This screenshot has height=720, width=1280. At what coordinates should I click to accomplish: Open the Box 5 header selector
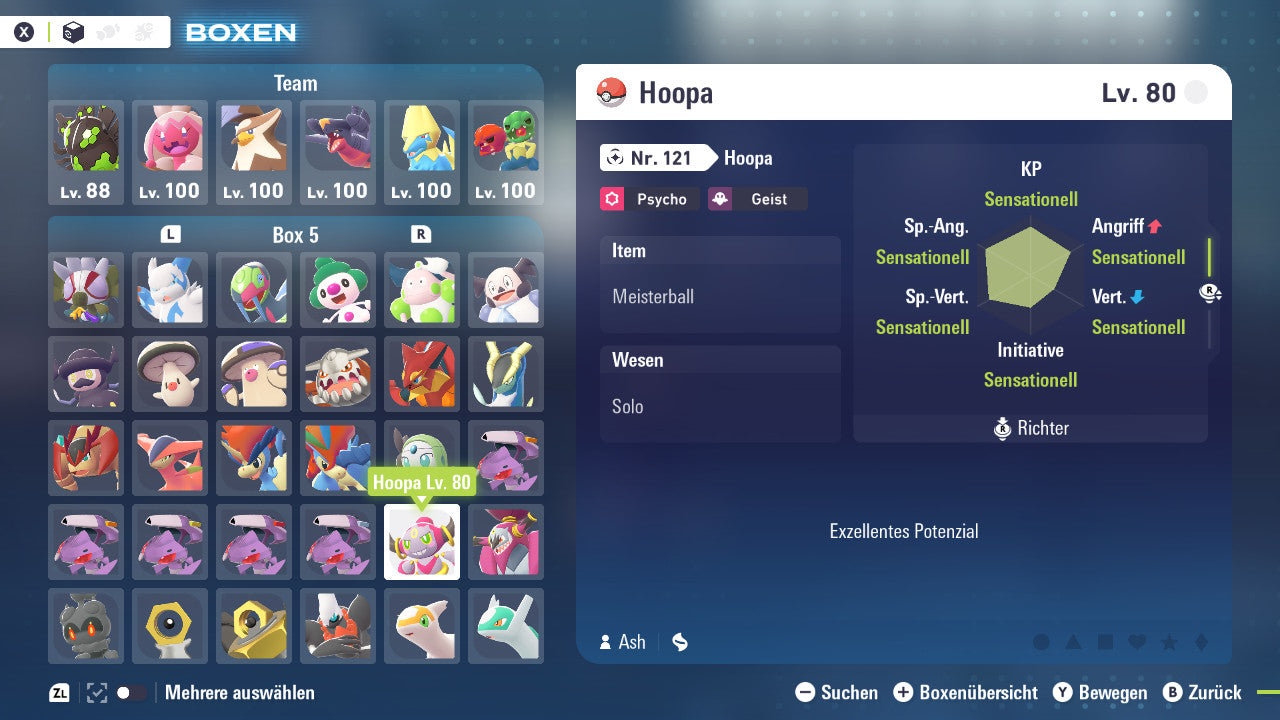(x=295, y=235)
